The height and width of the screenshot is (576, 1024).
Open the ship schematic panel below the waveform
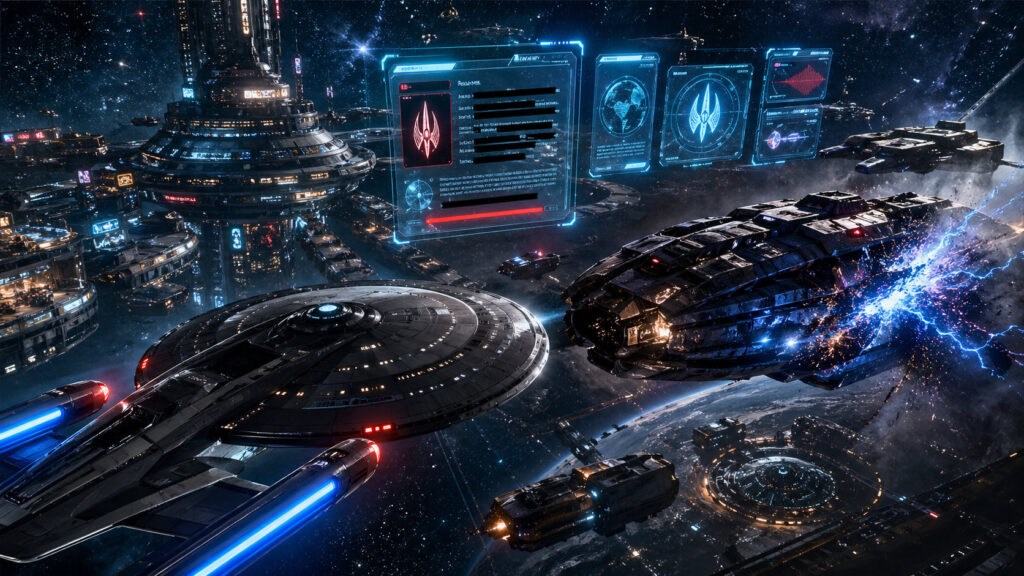click(787, 135)
